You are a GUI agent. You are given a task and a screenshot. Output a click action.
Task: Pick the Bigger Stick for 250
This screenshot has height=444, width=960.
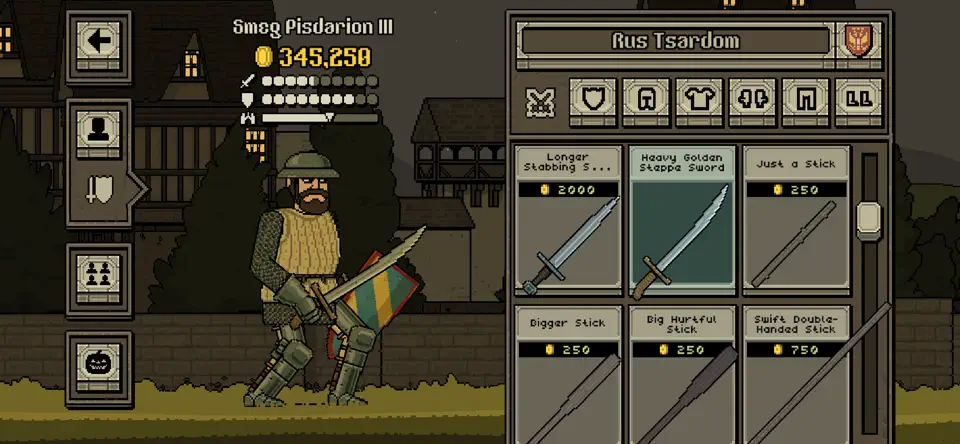pyautogui.click(x=568, y=374)
